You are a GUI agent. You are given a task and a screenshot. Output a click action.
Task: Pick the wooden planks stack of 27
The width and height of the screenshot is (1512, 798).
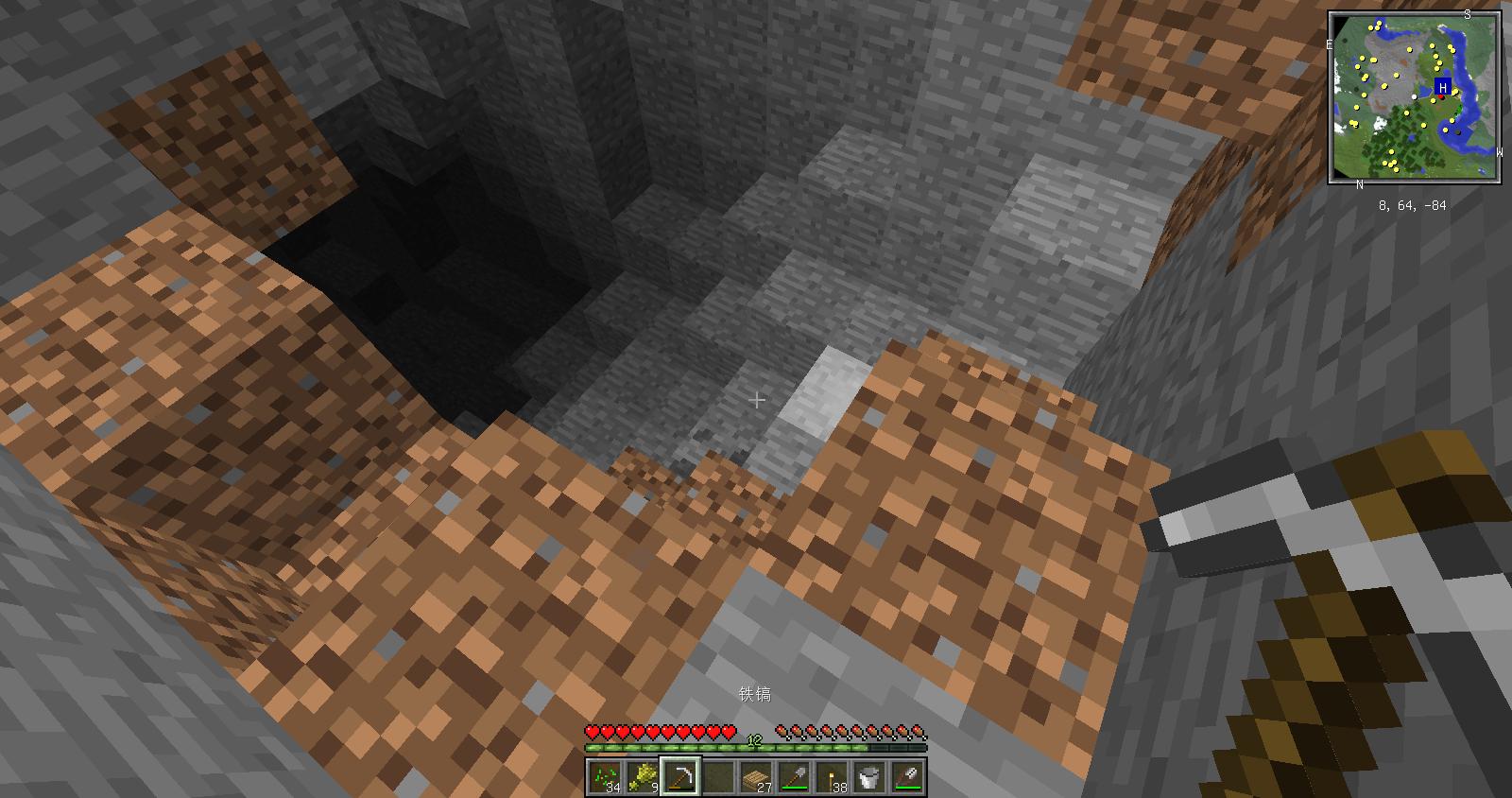[x=756, y=777]
